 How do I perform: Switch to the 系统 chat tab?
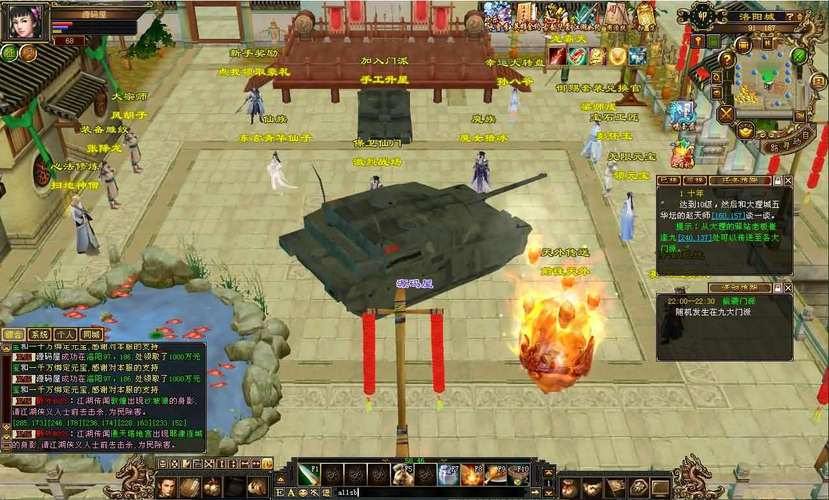[x=39, y=334]
